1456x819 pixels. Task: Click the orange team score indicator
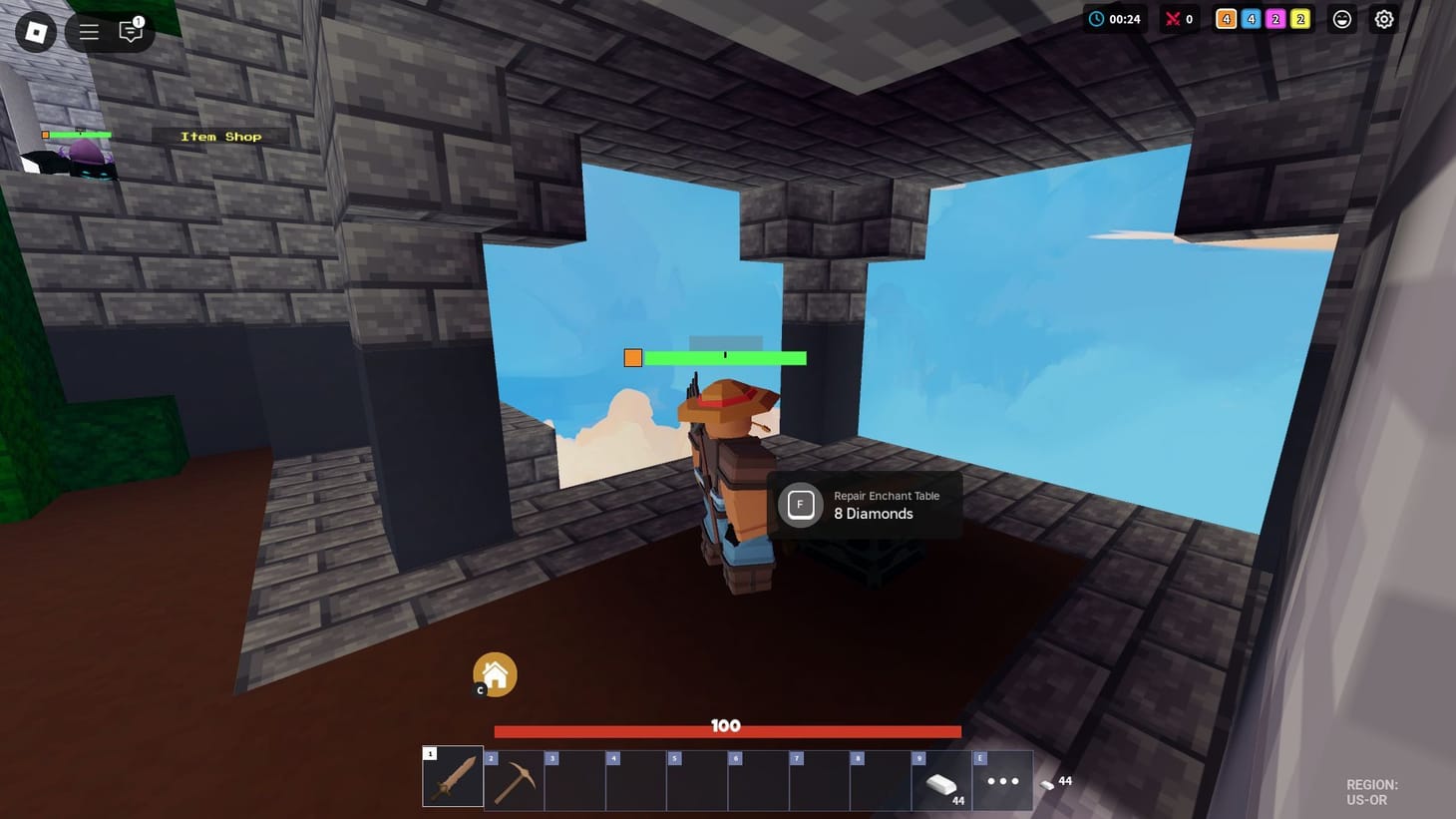pos(1226,18)
